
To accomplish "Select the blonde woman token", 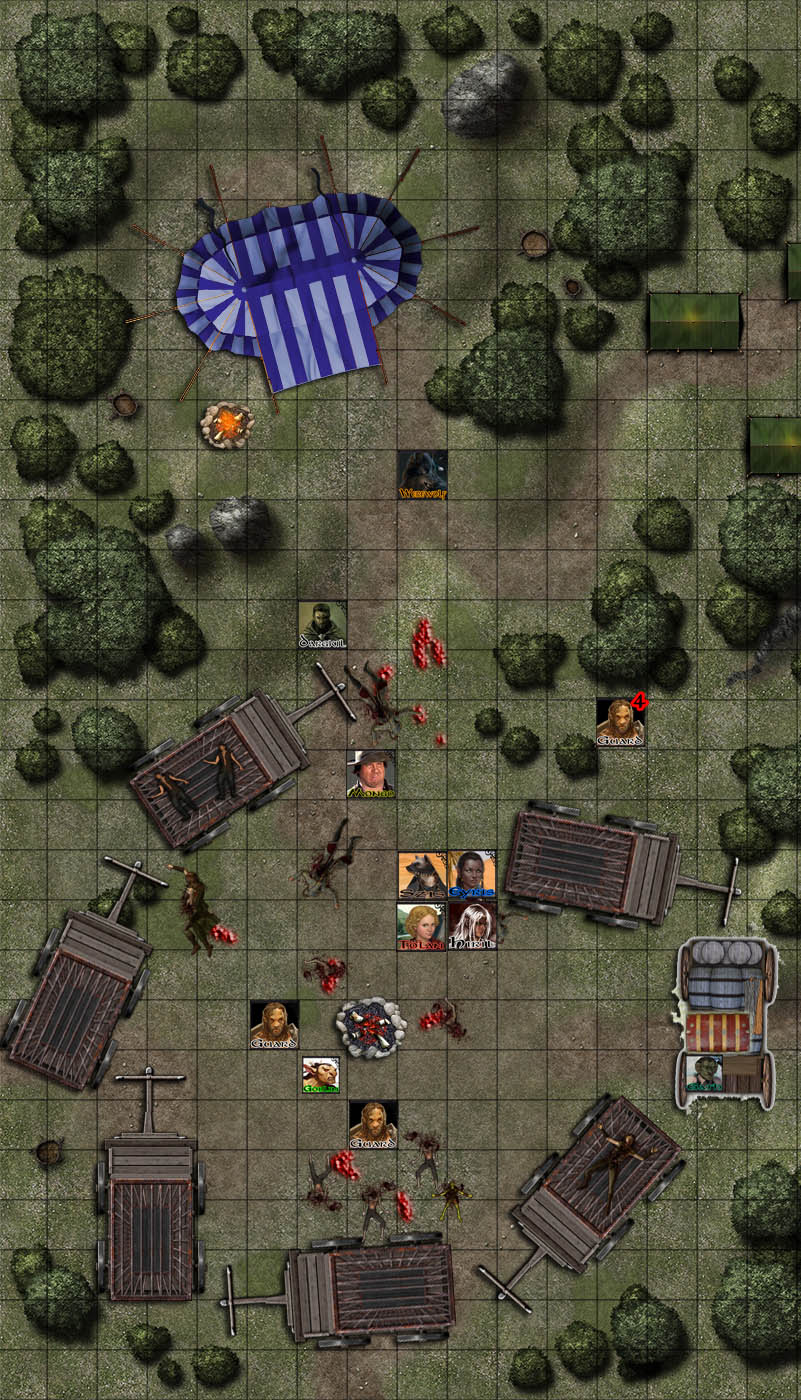I will pos(421,926).
